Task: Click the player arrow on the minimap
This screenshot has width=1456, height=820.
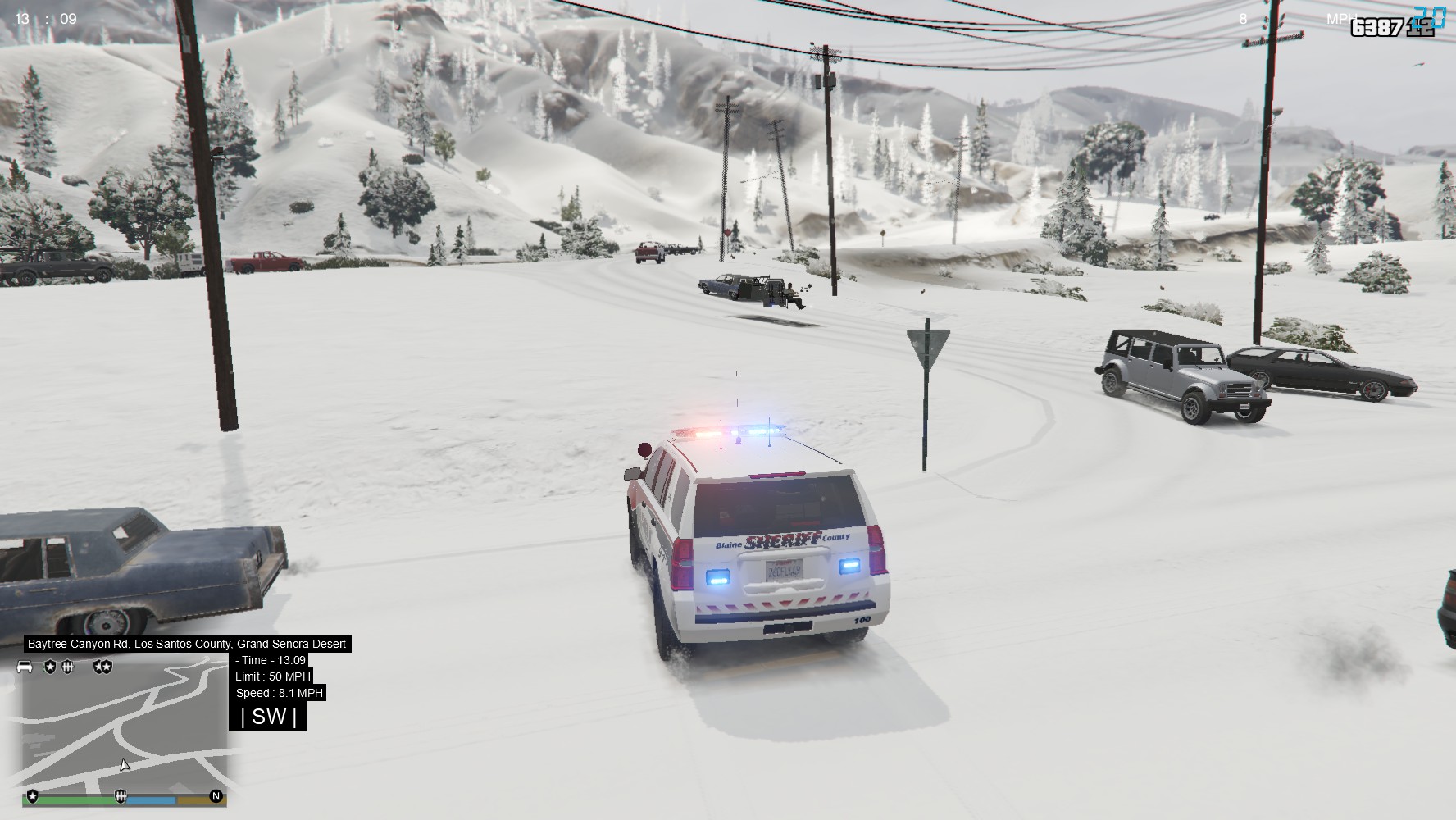Action: [x=125, y=766]
